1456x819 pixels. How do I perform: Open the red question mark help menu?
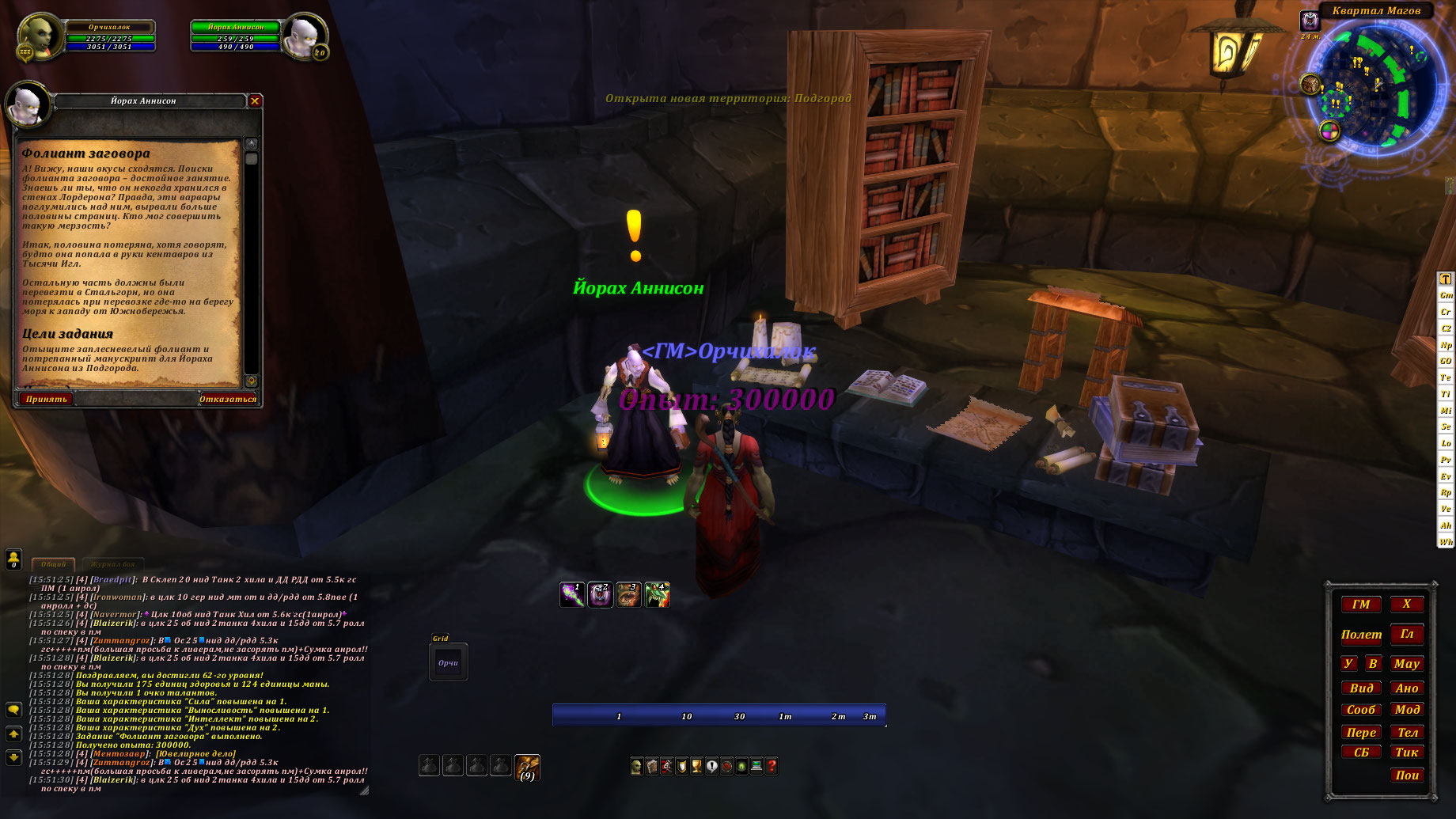tap(772, 766)
